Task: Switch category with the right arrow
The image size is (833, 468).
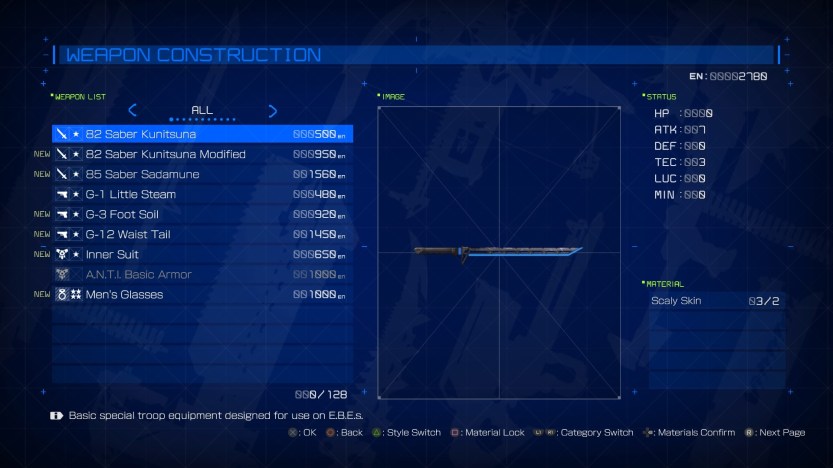Action: 272,110
